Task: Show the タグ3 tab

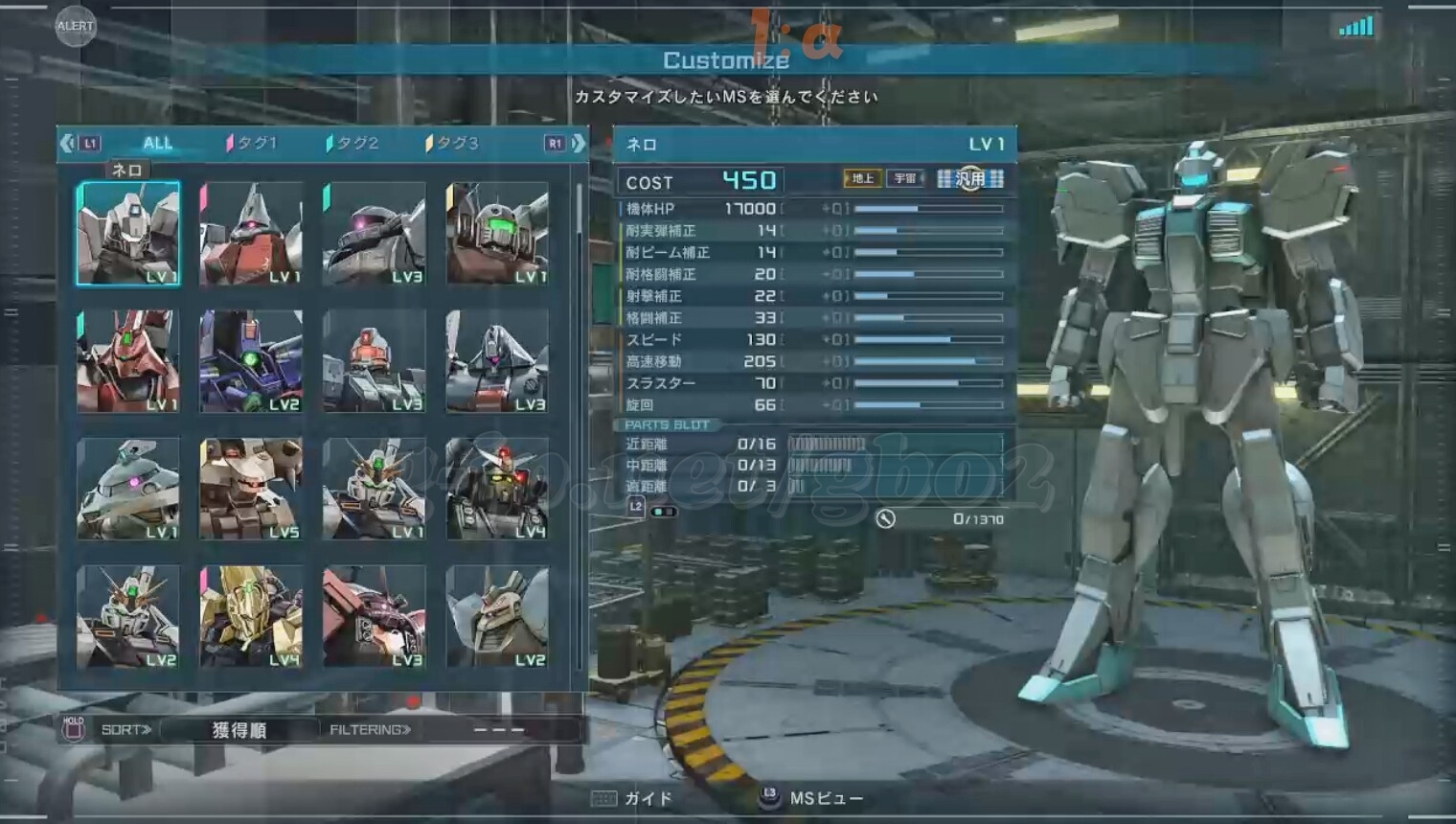Action: pos(453,143)
